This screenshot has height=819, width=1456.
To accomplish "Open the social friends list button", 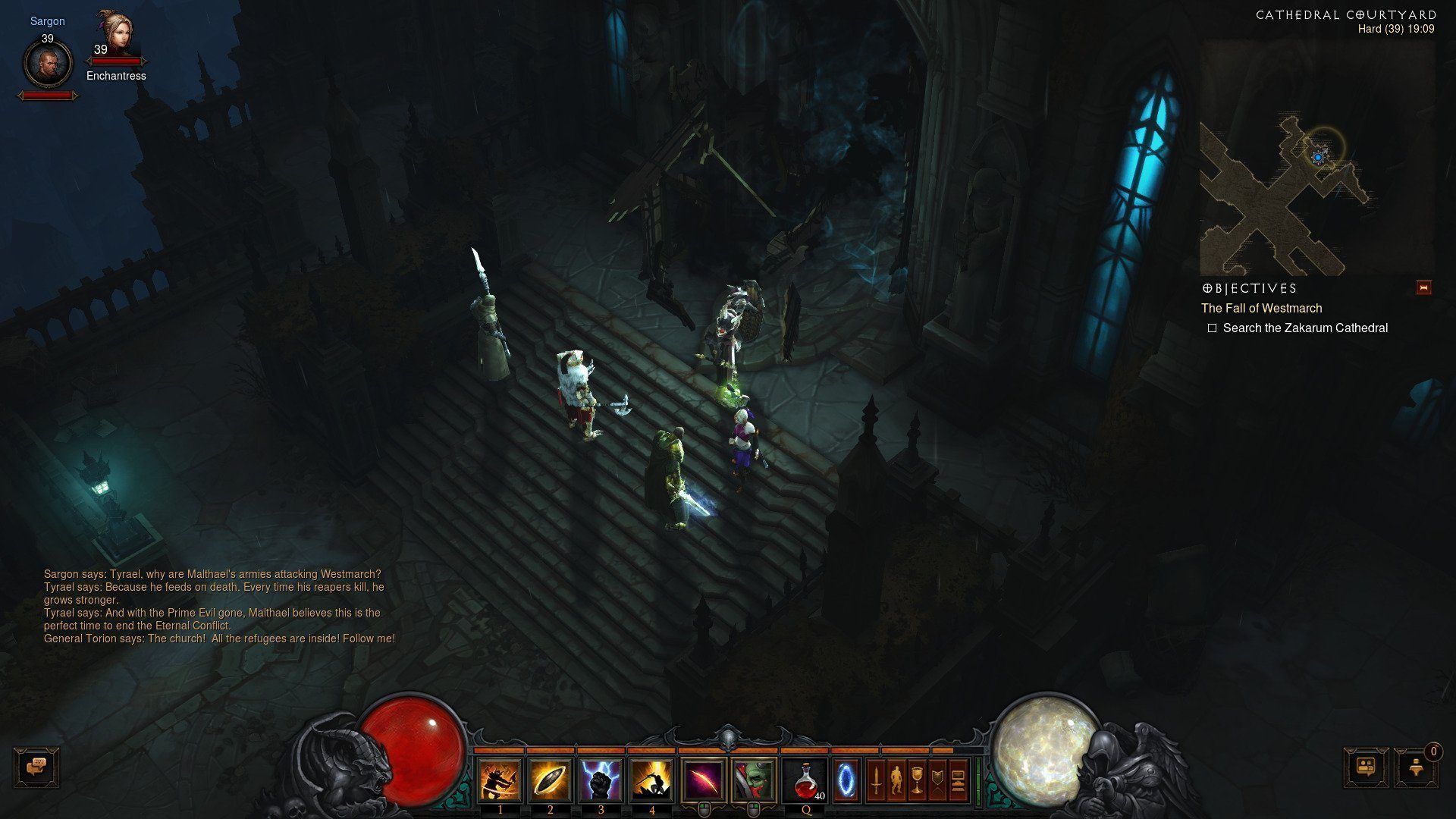I will coord(1367,767).
